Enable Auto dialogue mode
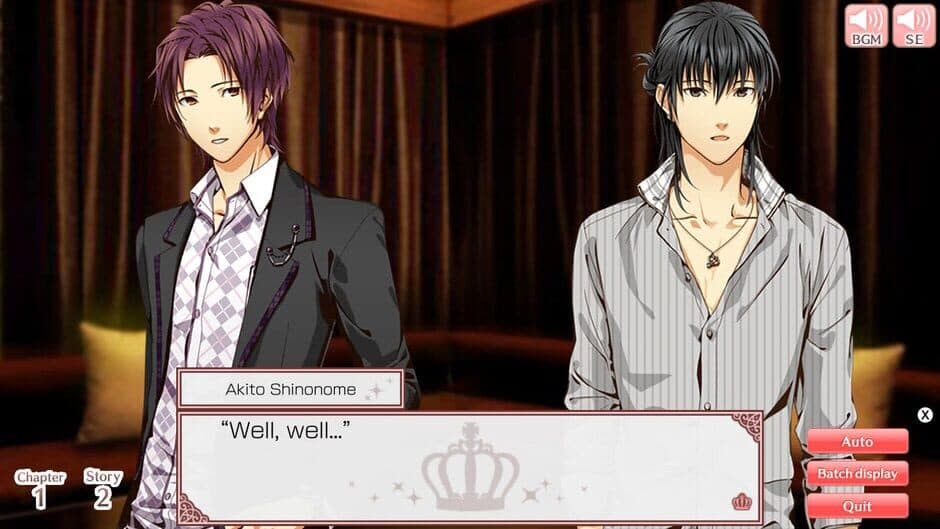 [857, 441]
